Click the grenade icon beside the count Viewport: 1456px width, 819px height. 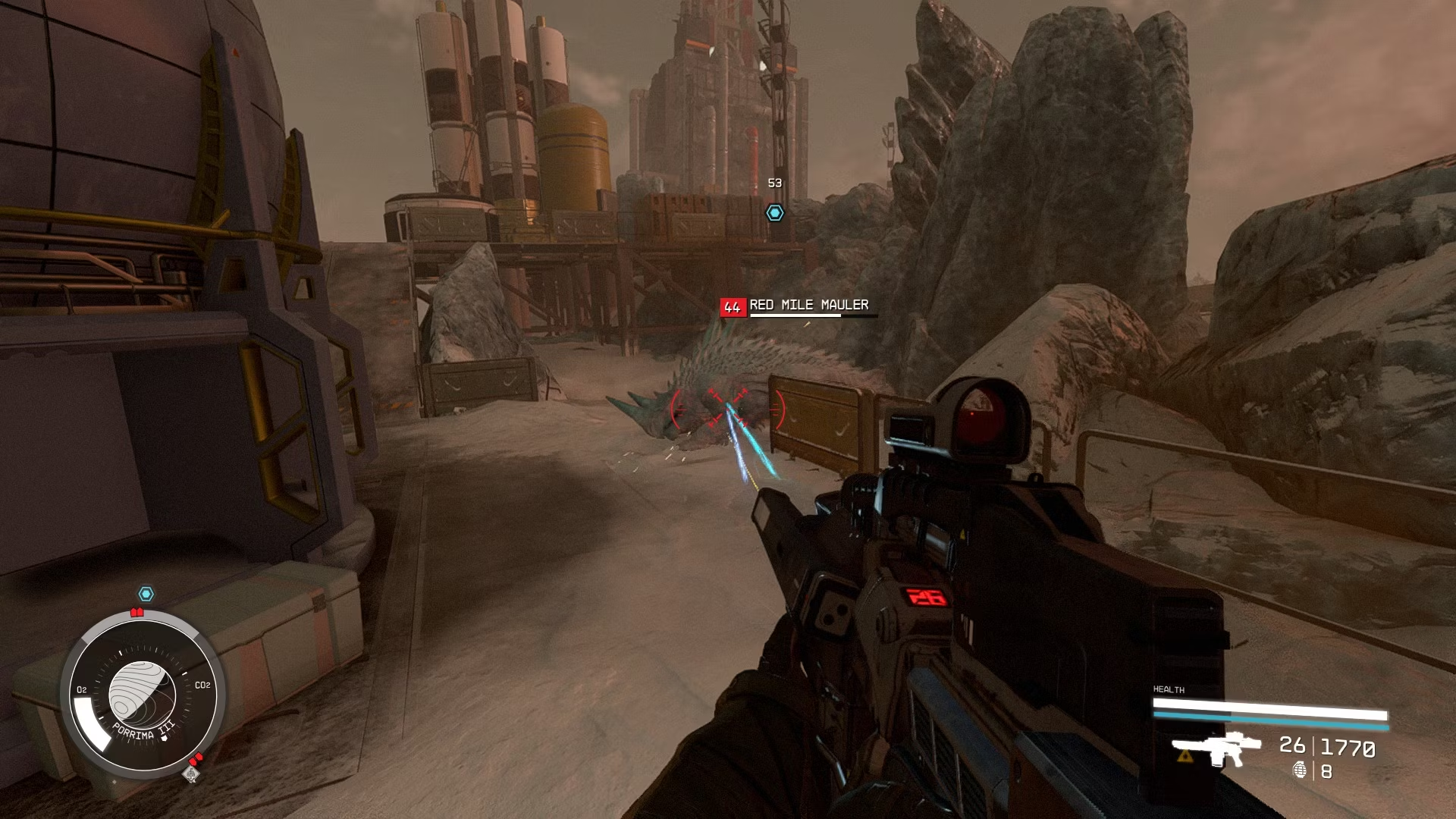[x=1300, y=770]
